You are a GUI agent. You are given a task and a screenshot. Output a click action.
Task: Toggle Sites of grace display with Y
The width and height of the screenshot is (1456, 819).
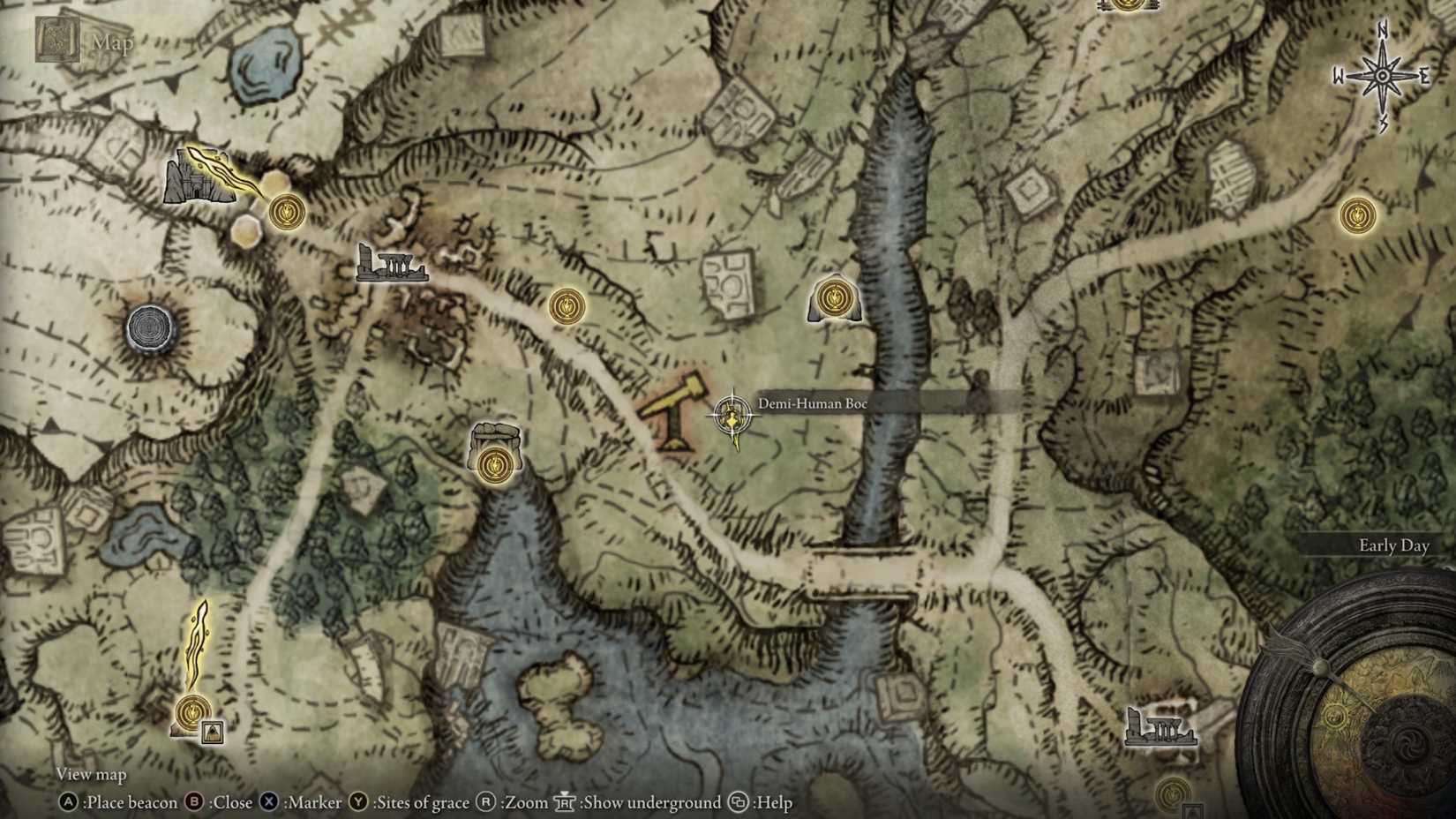(x=358, y=803)
